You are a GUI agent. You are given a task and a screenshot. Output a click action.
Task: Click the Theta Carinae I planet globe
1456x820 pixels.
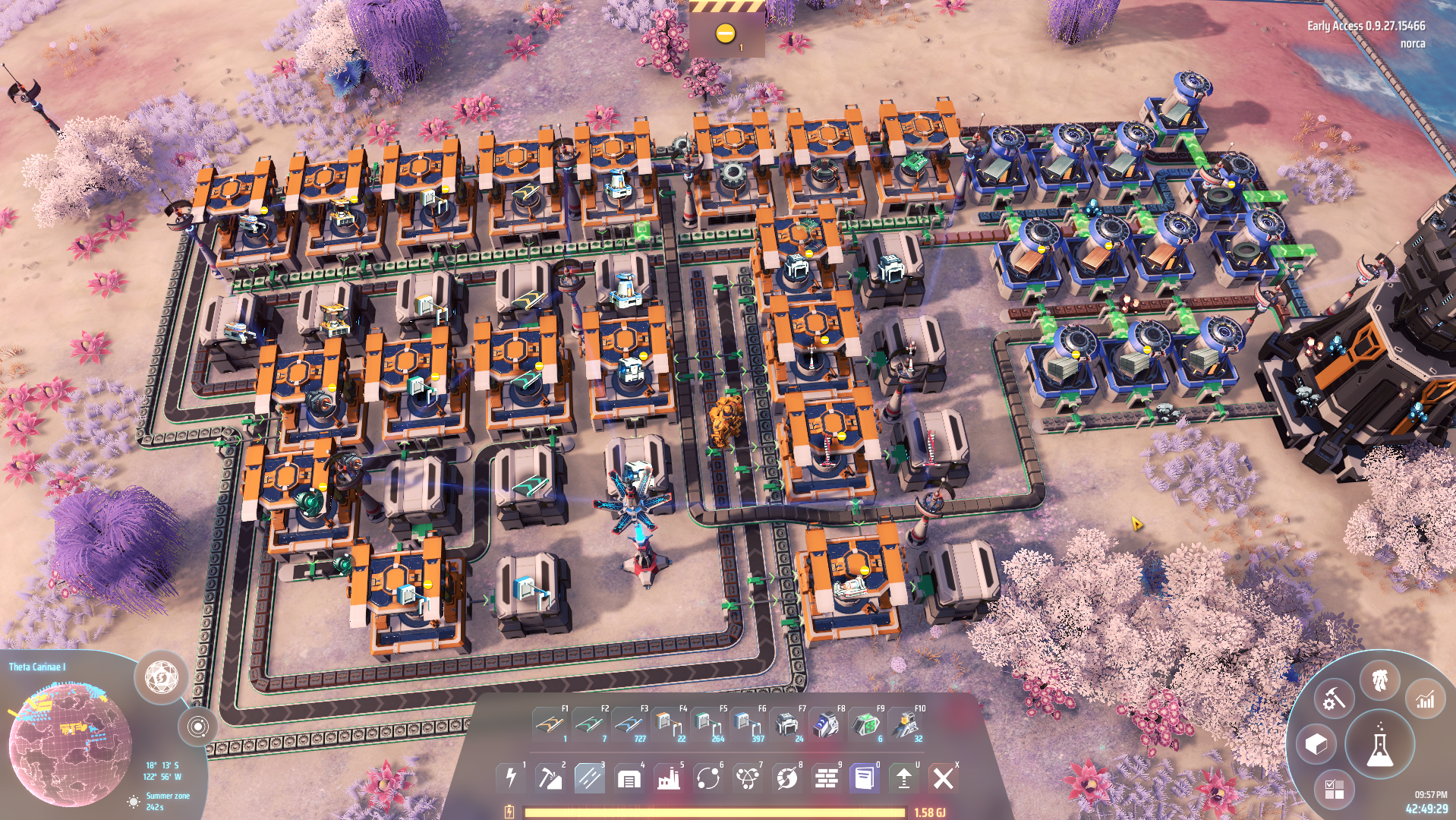pos(68,743)
